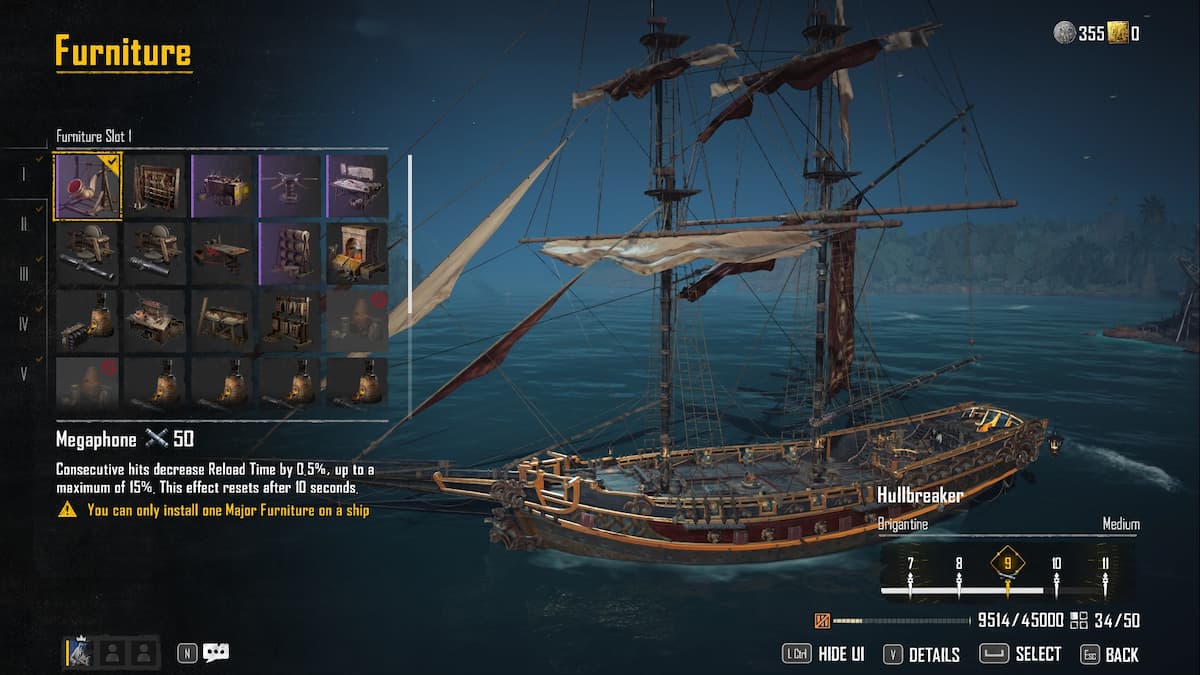Image resolution: width=1200 pixels, height=675 pixels.
Task: Switch to furniture slot II tab
Action: tap(24, 223)
